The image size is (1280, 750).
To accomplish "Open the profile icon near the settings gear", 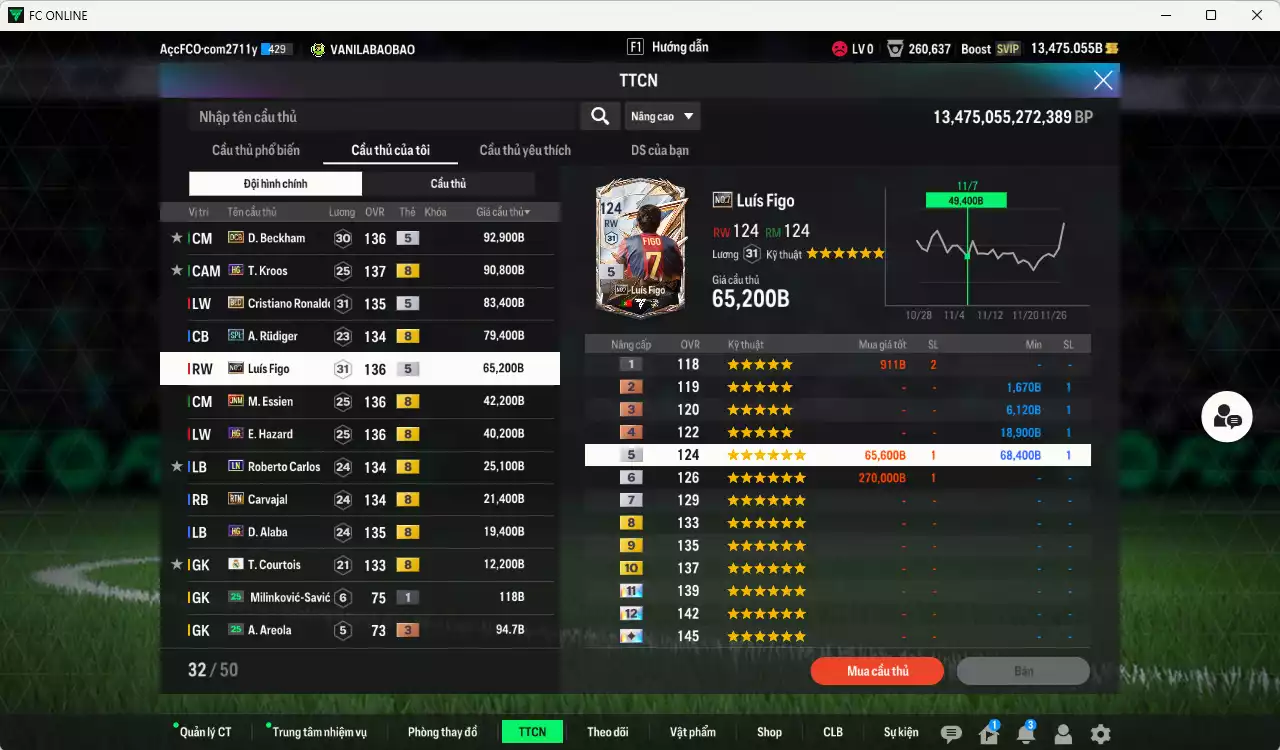I will pyautogui.click(x=1062, y=733).
